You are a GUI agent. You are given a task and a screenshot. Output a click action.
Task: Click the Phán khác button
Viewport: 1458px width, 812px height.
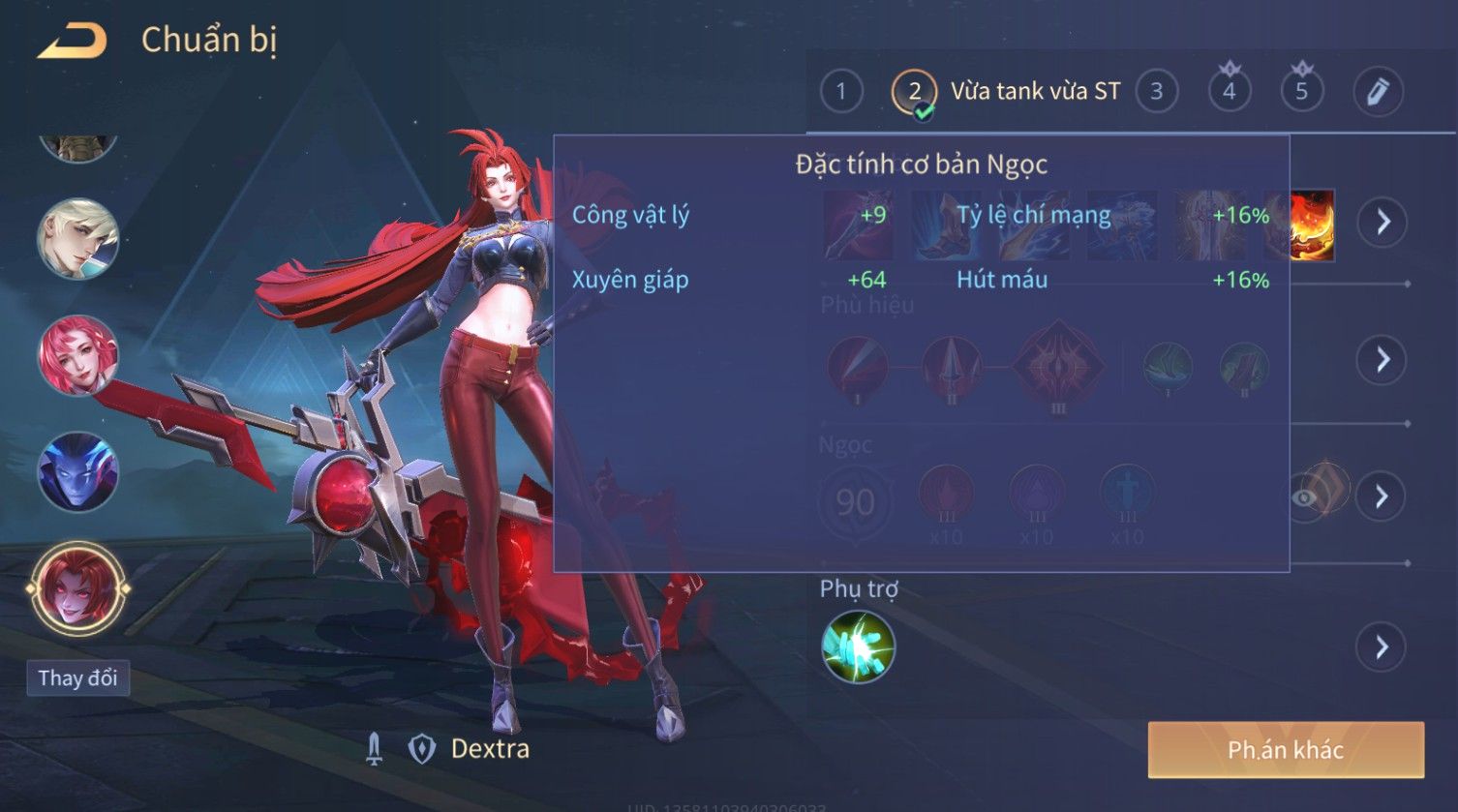tap(1286, 750)
